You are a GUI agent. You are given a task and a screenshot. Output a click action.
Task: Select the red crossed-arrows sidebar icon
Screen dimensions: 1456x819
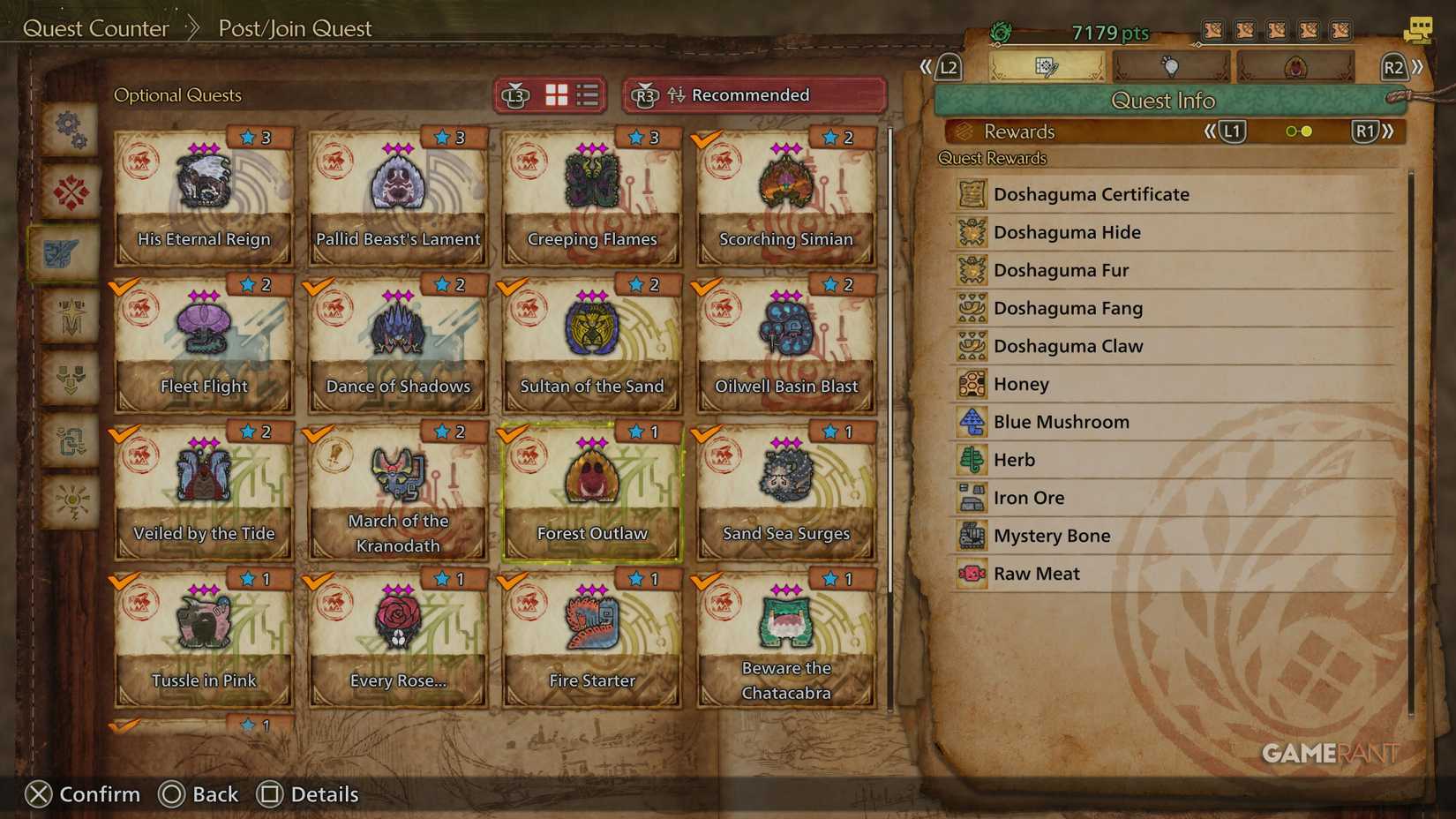pos(71,192)
